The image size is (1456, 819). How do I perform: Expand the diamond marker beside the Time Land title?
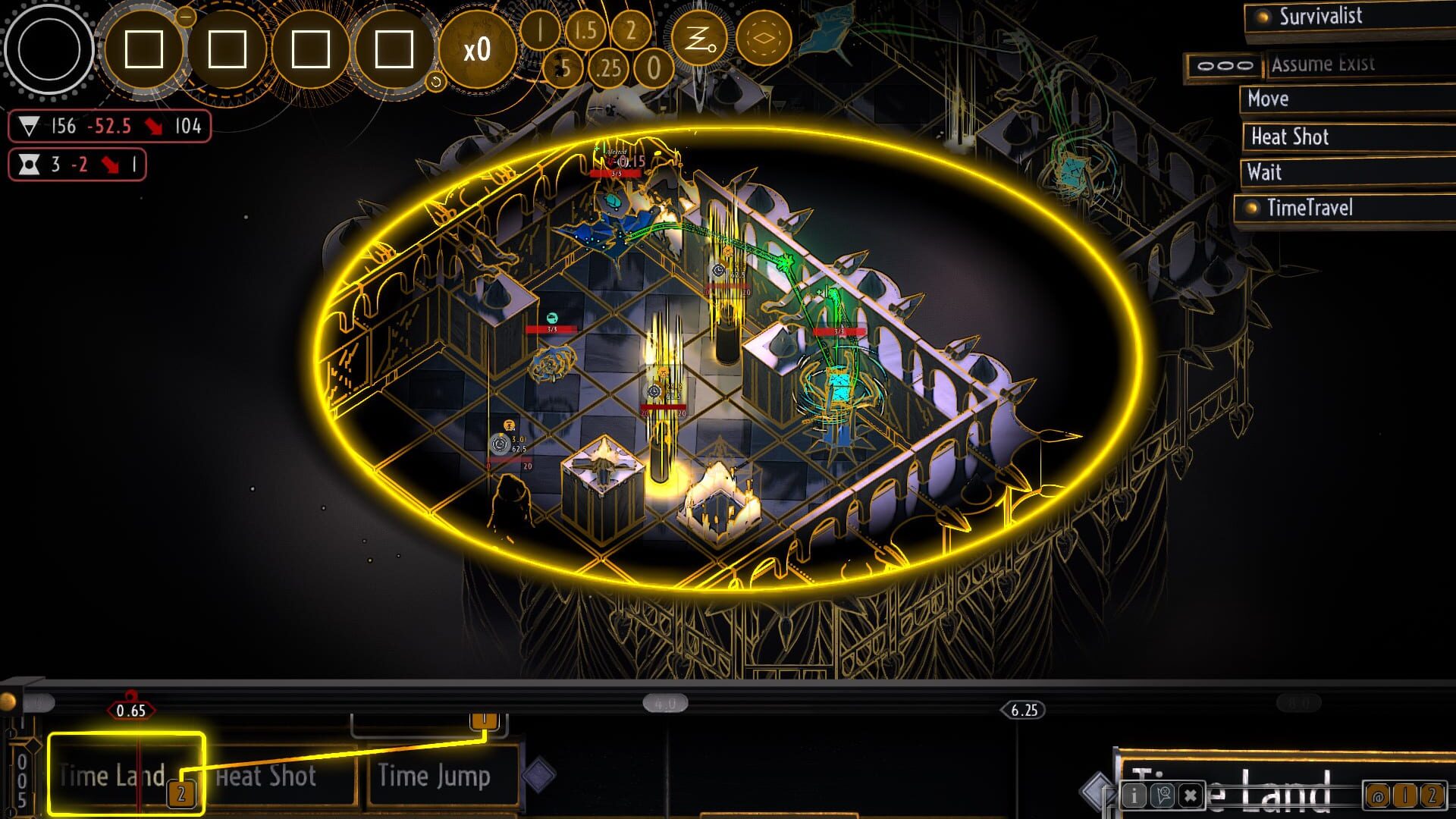[x=1097, y=792]
